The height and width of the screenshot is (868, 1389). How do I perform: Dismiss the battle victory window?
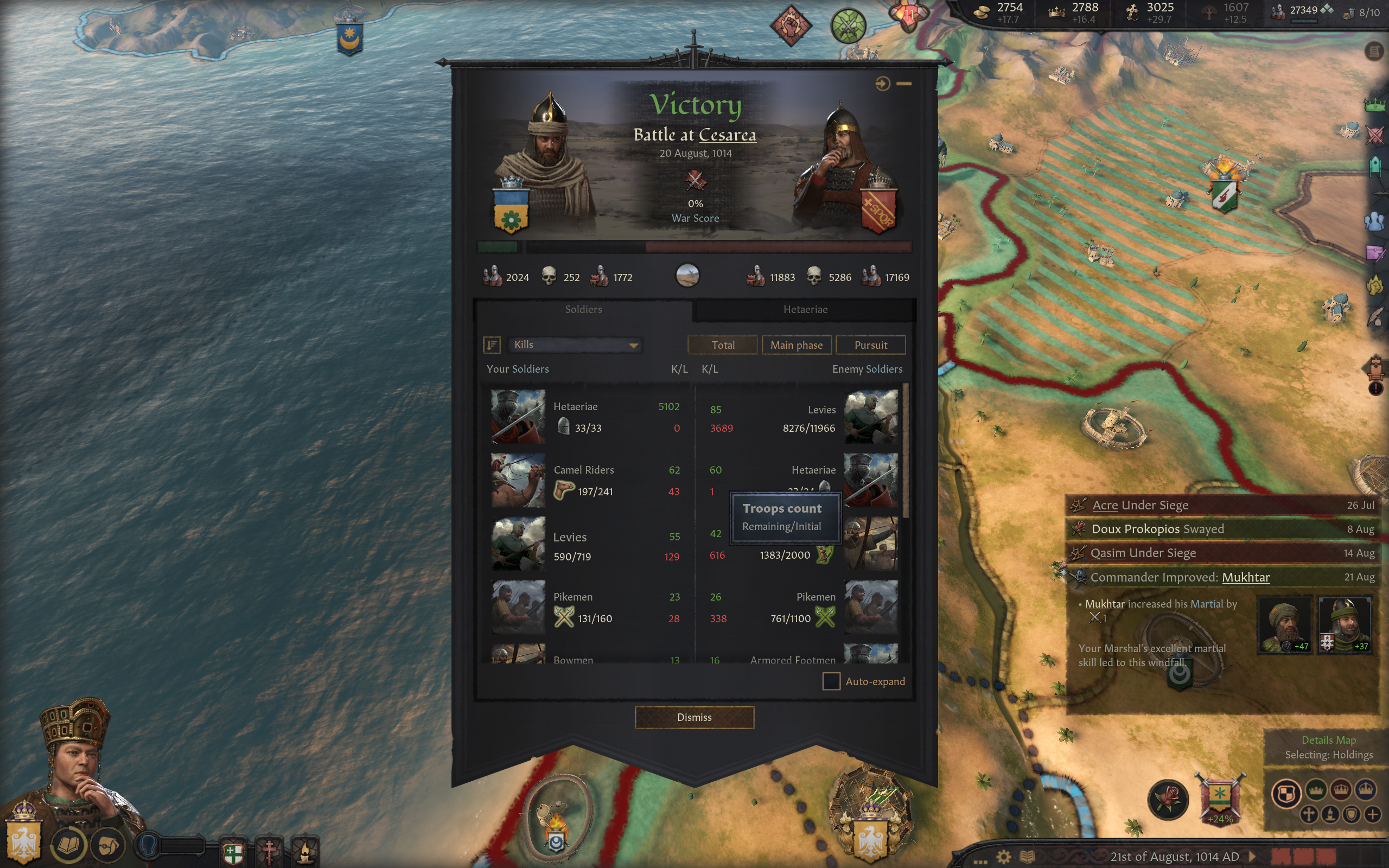point(694,717)
